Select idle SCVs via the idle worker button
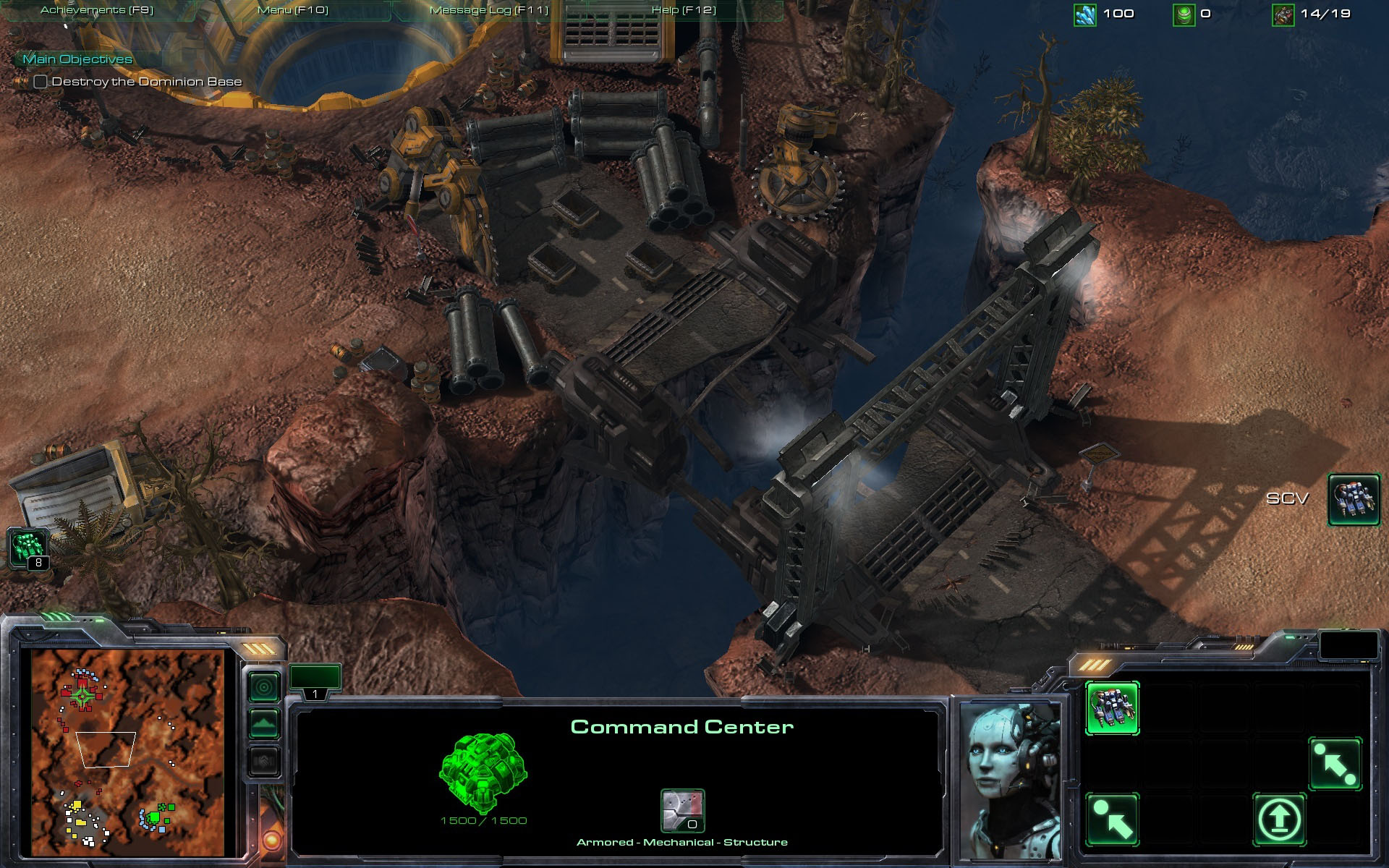 click(x=29, y=548)
